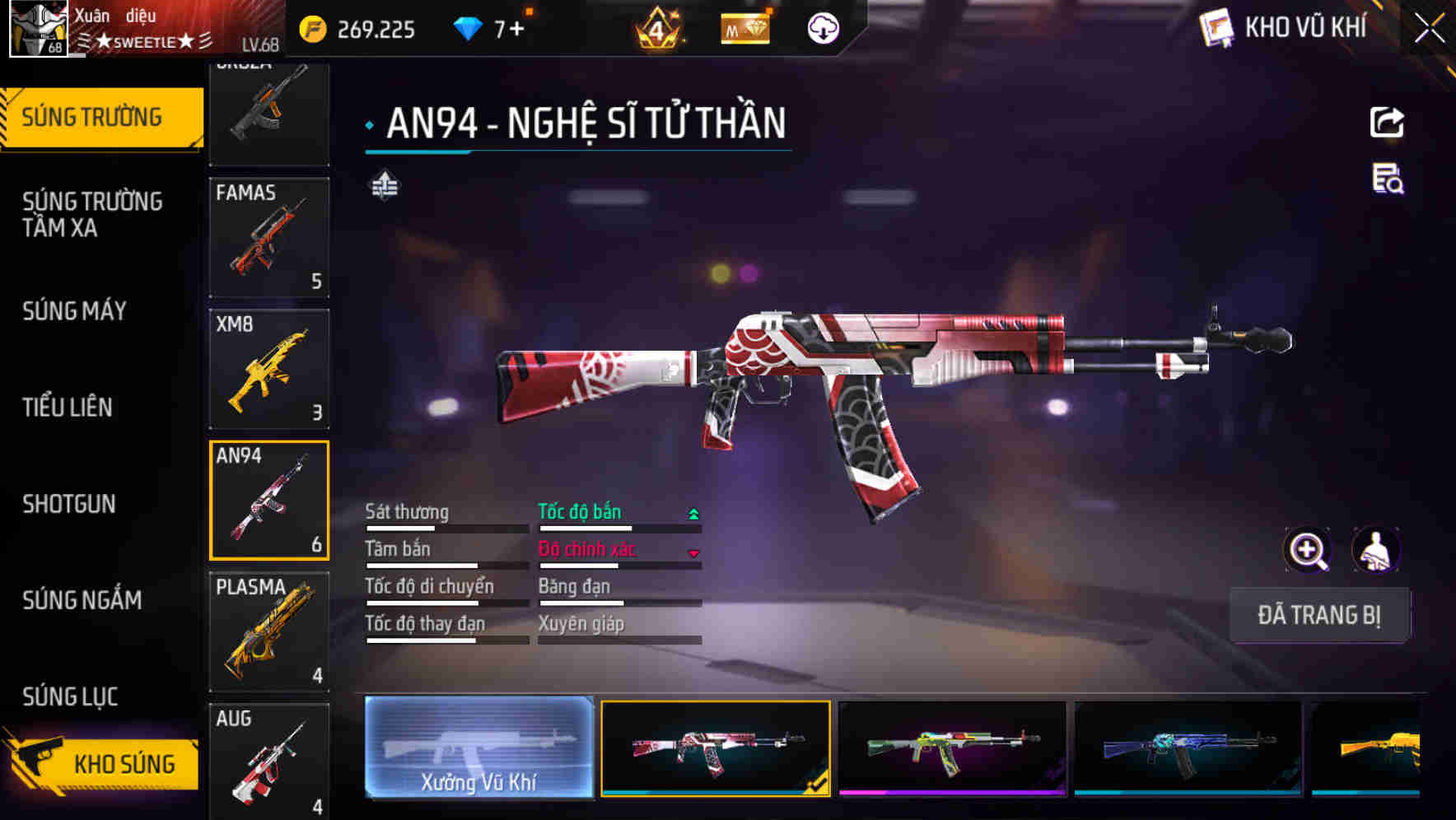Switch to Súng Trường Tầm Xa category
The width and height of the screenshot is (1456, 820).
(x=92, y=214)
